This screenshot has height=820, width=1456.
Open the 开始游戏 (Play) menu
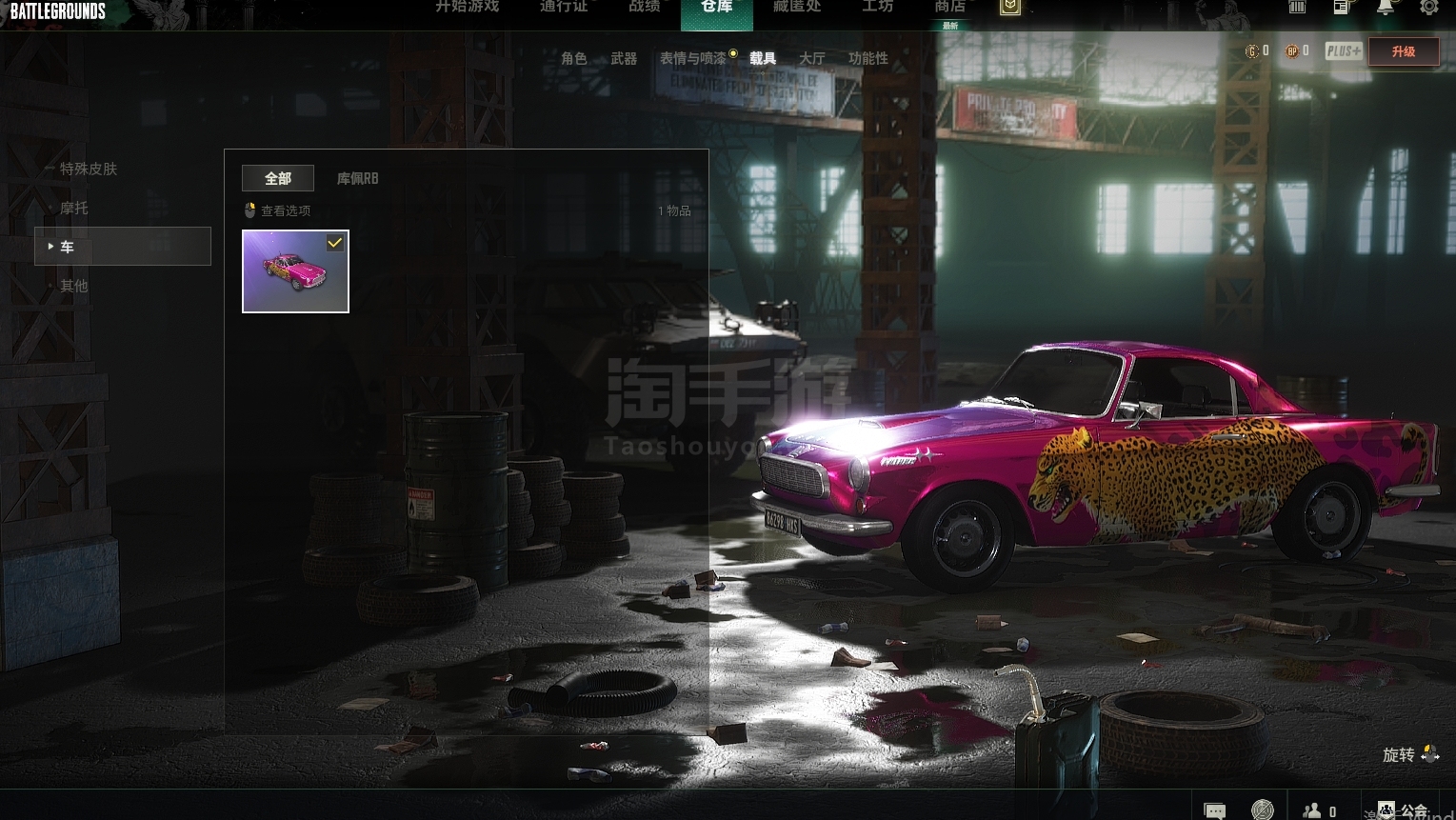[x=467, y=8]
